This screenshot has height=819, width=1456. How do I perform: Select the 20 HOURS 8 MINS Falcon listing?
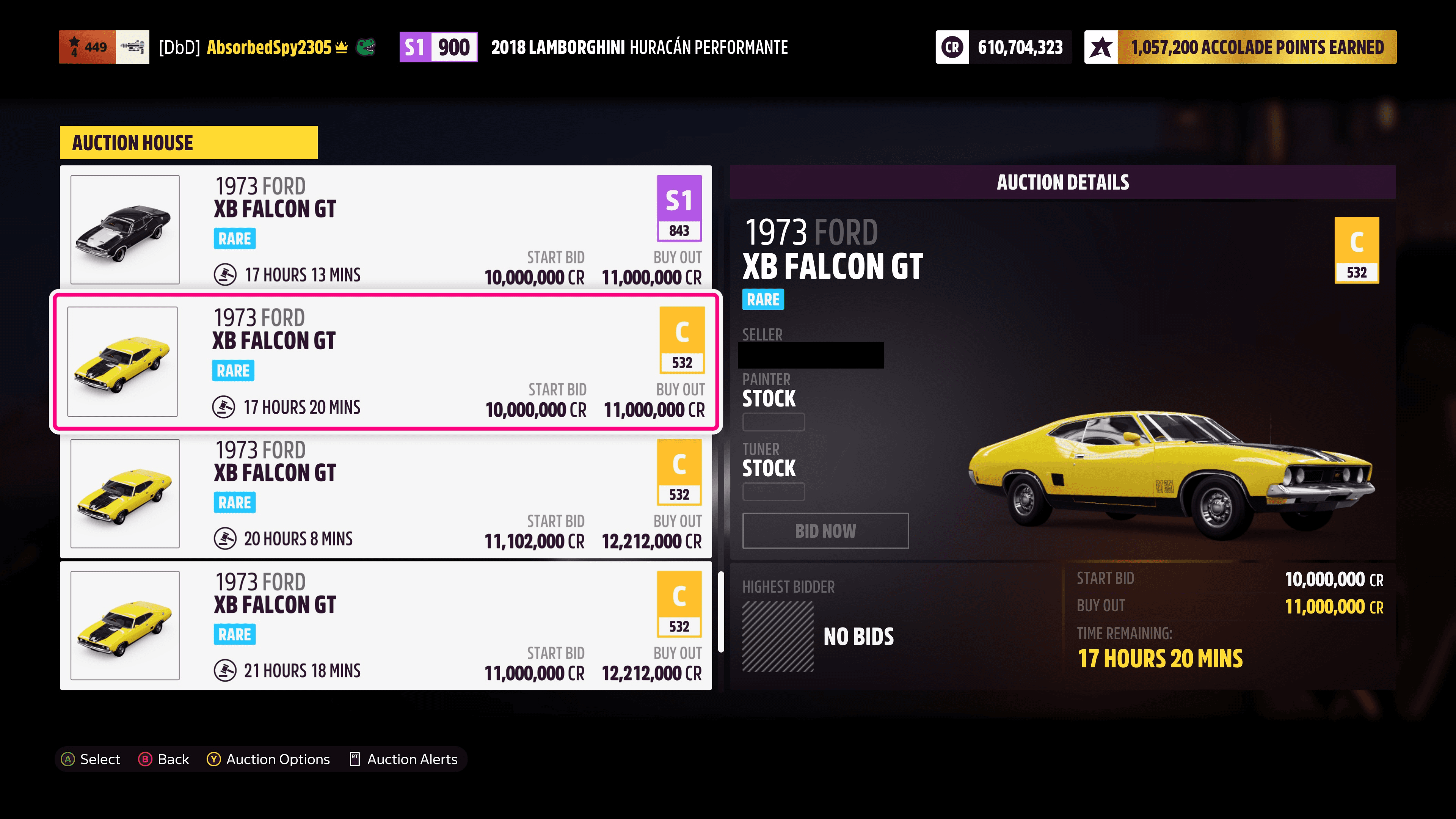[384, 494]
